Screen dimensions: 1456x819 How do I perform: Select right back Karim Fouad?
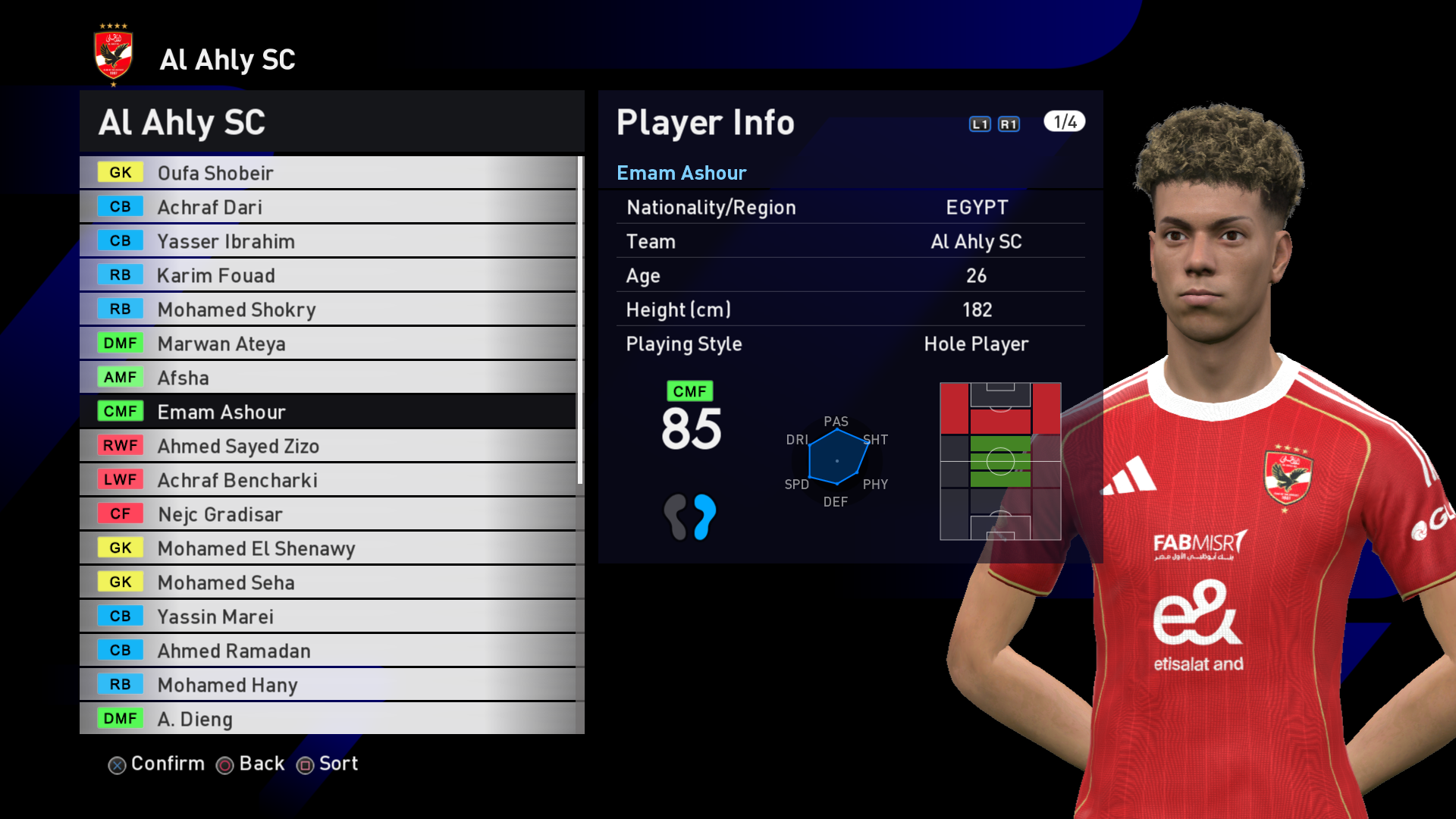[x=328, y=275]
